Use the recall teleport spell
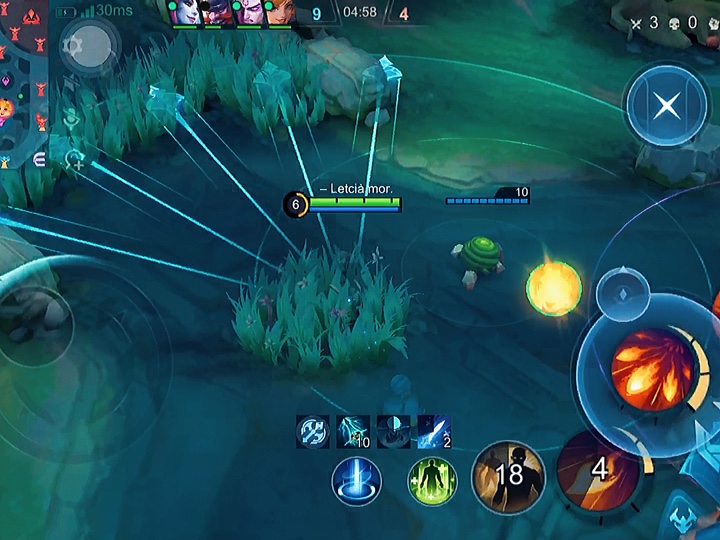Image resolution: width=720 pixels, height=540 pixels. [356, 482]
